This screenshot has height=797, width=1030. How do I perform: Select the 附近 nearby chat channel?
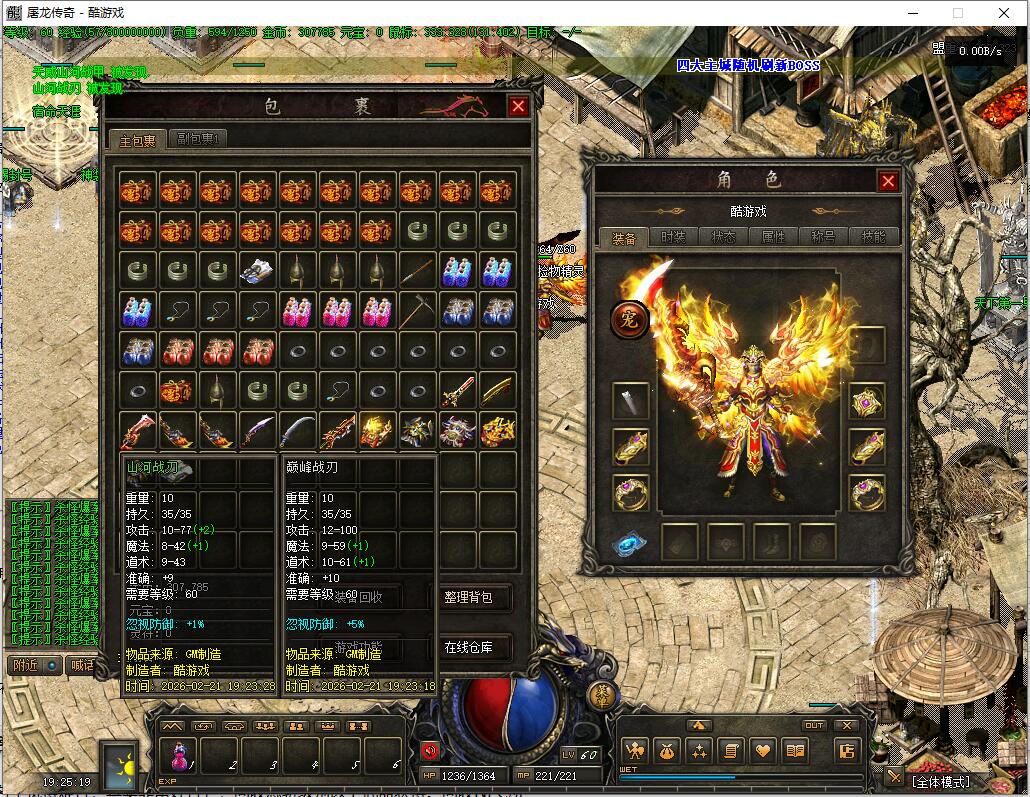click(x=27, y=665)
